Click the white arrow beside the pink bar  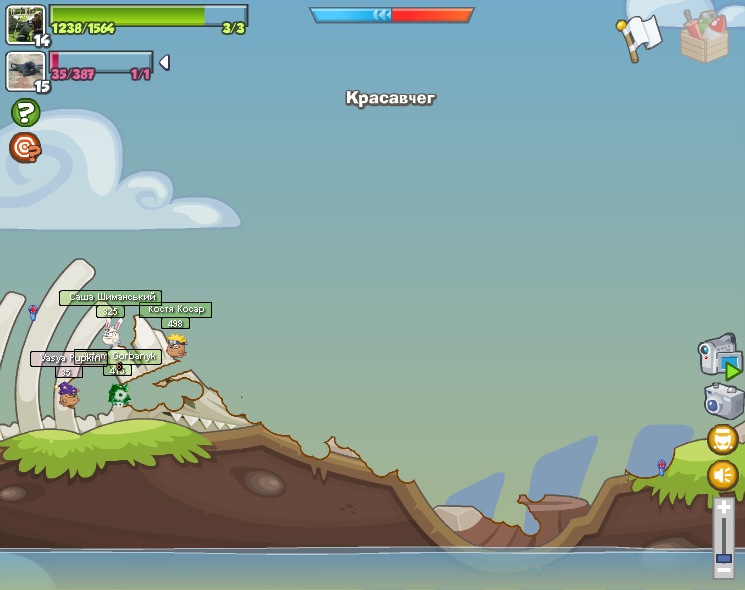tap(164, 62)
